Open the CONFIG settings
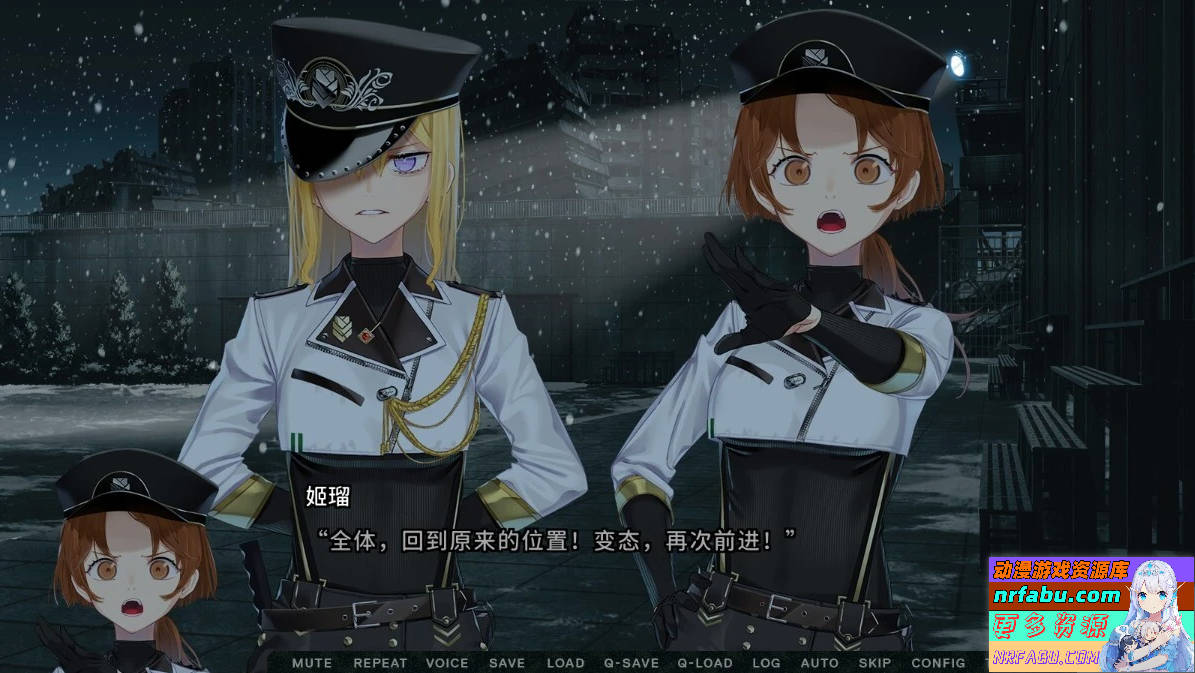Image resolution: width=1195 pixels, height=673 pixels. tap(938, 663)
